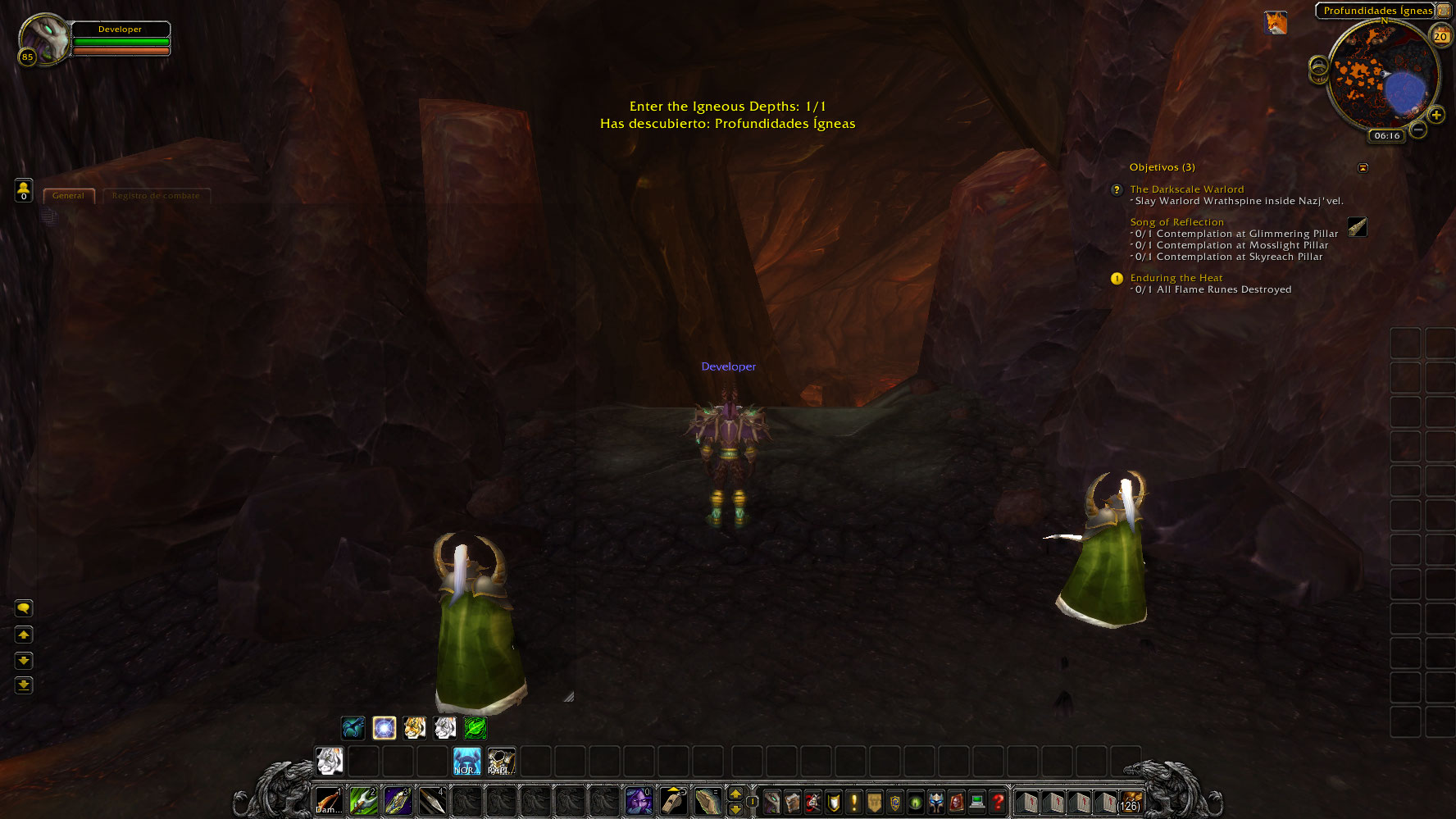The image size is (1456, 819).
Task: Click the action bar page up arrow
Action: 735,794
